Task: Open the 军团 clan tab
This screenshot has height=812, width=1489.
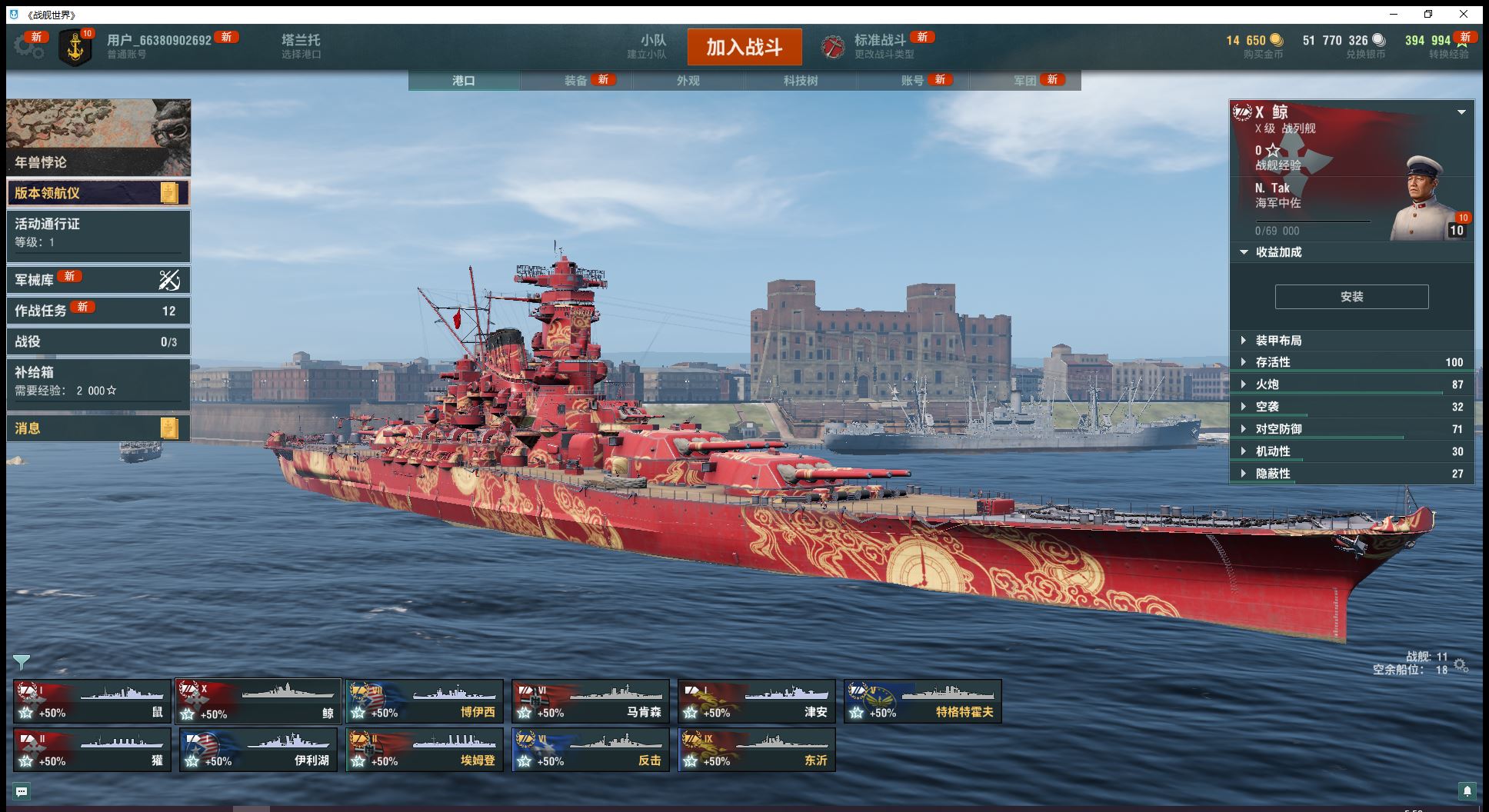Action: click(x=1025, y=81)
